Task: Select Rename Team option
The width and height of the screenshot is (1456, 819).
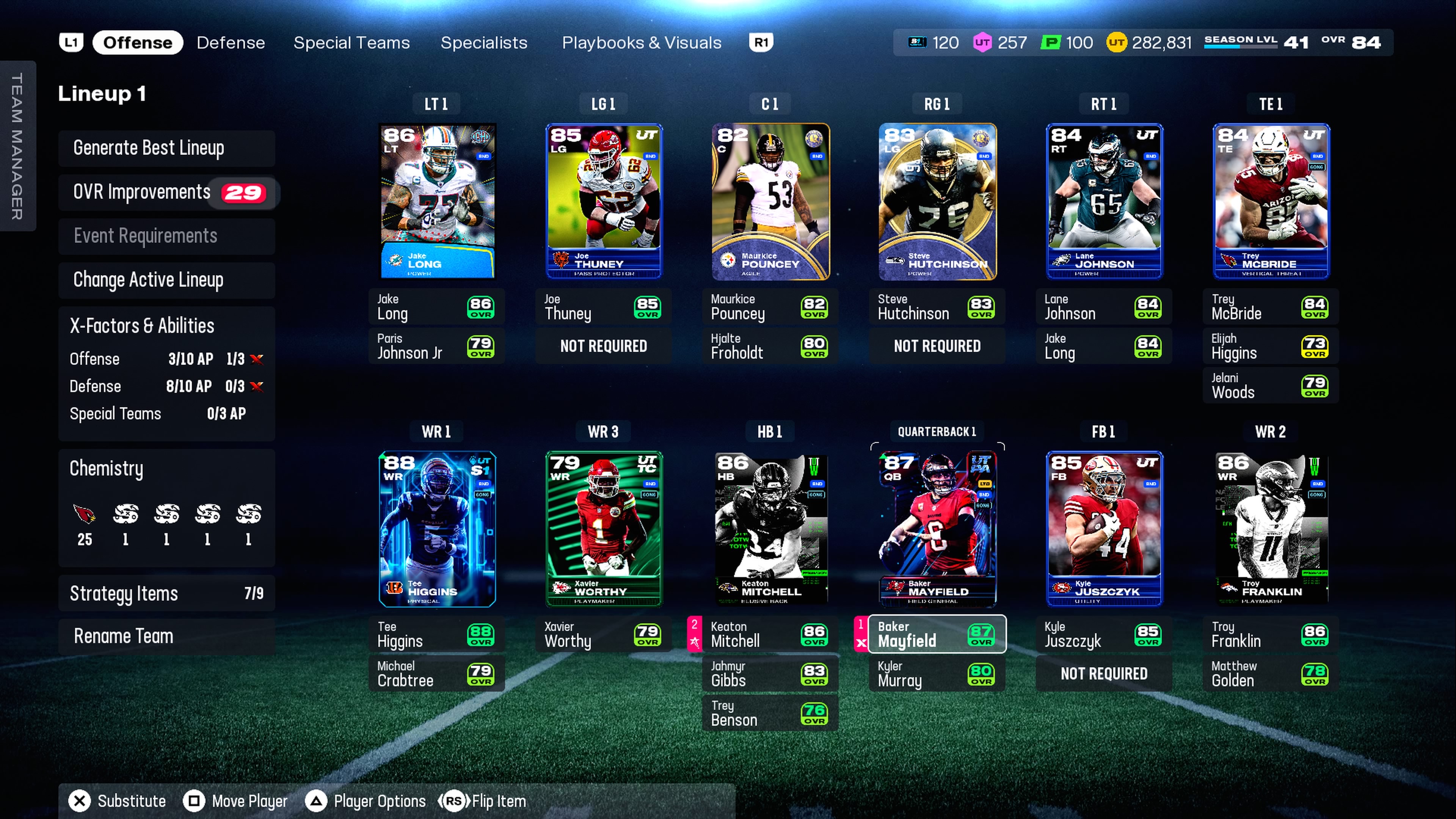Action: coord(166,637)
